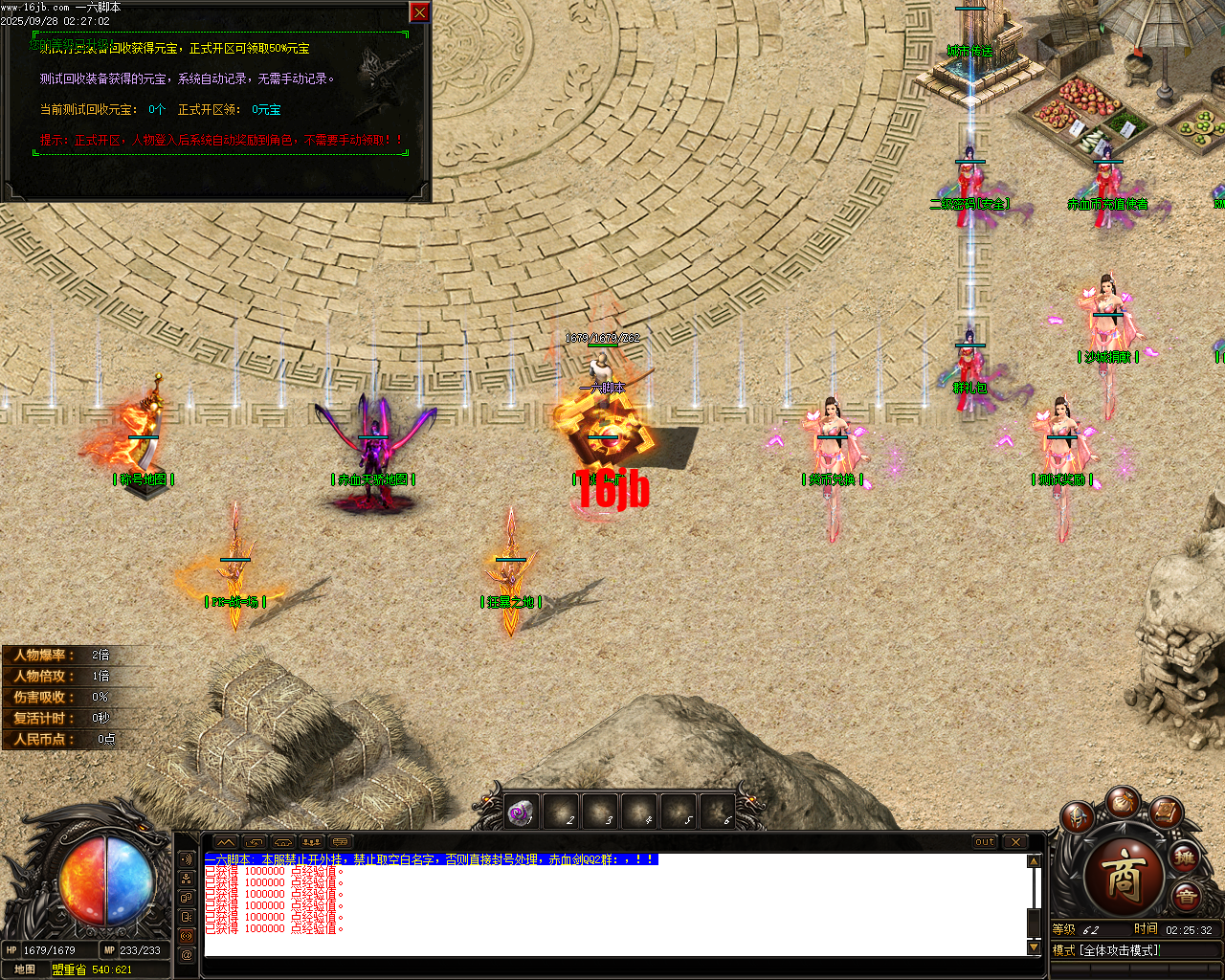
Task: Select the group chat channel tab
Action: pos(187,899)
